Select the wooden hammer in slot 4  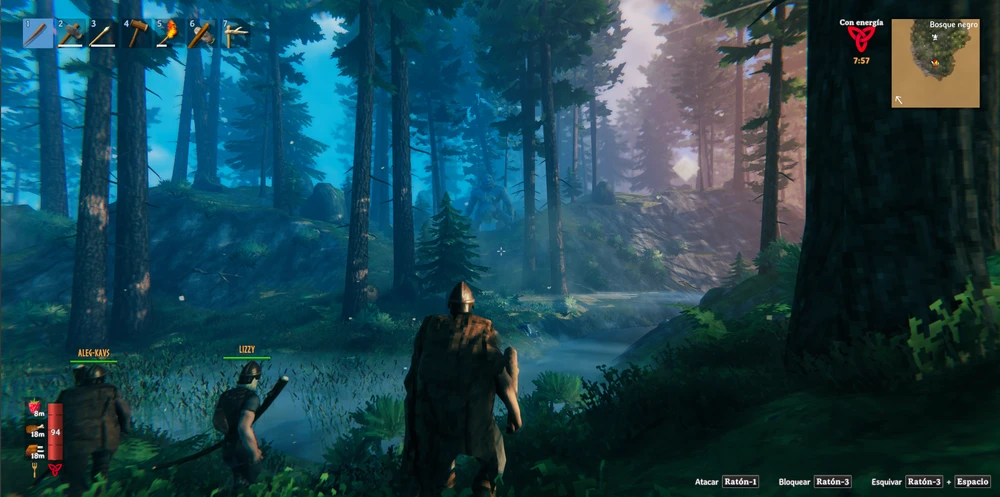coord(137,34)
